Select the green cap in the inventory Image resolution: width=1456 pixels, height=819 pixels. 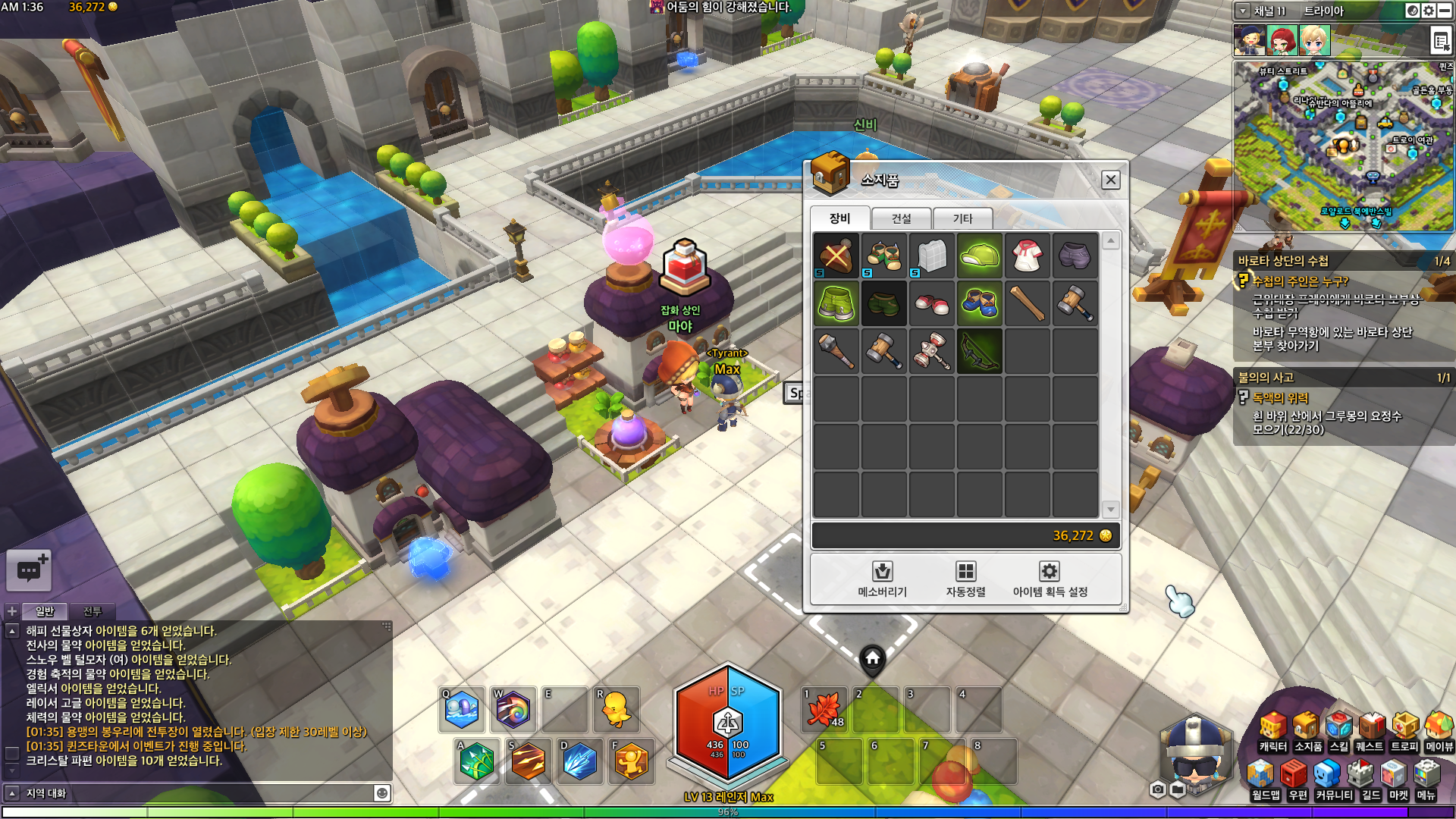979,256
